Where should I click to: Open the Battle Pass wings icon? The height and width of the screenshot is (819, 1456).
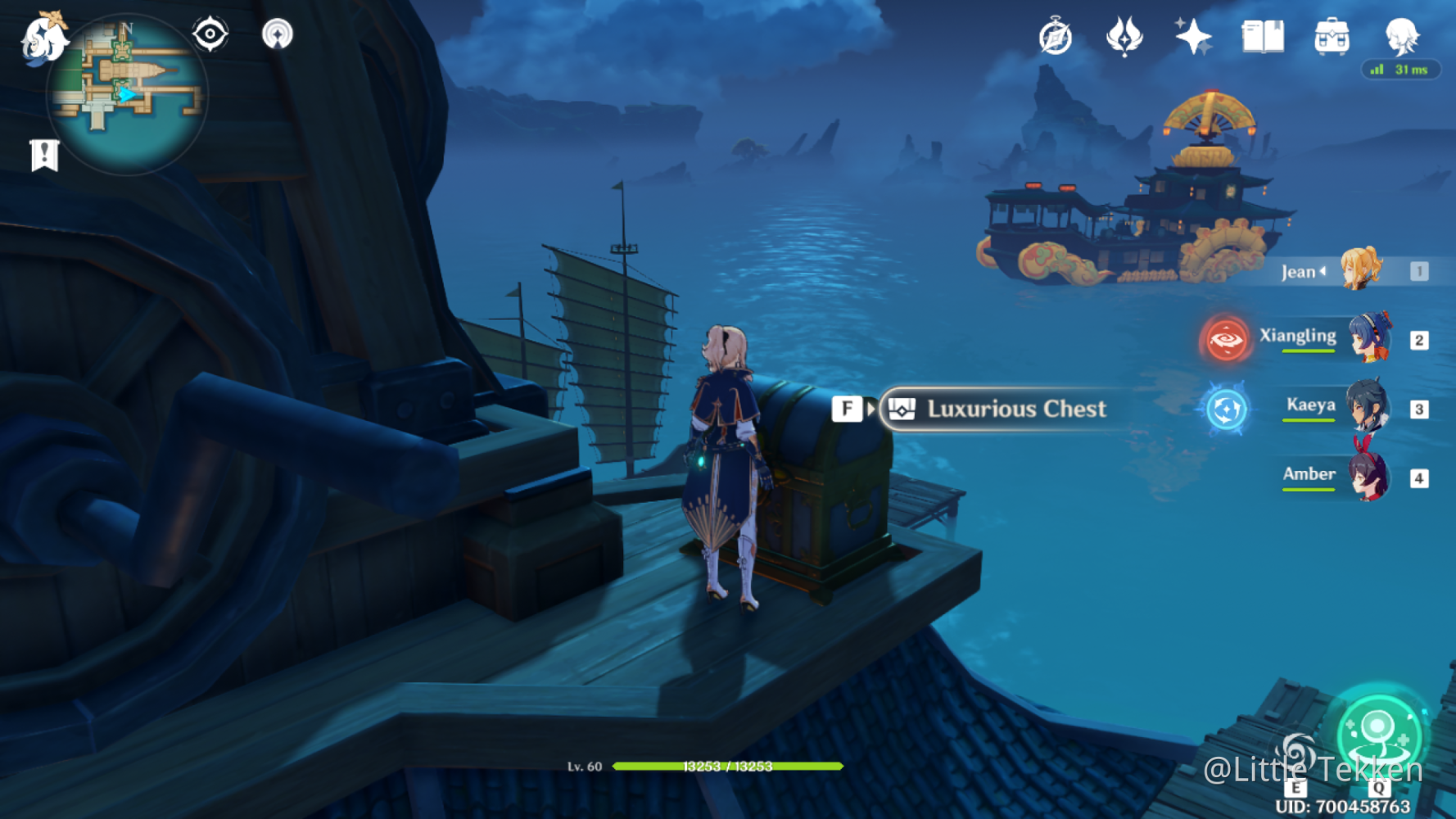[1125, 34]
